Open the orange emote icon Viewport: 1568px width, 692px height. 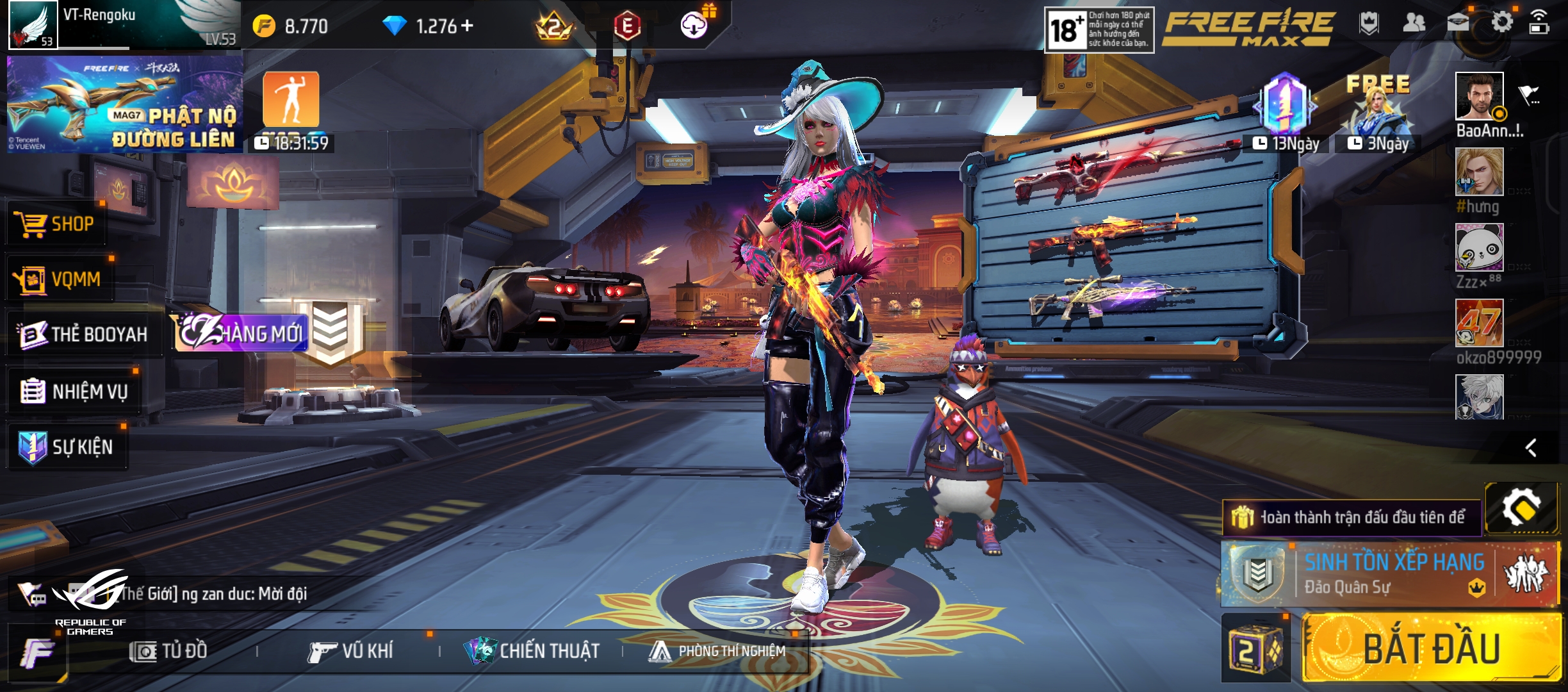click(291, 99)
